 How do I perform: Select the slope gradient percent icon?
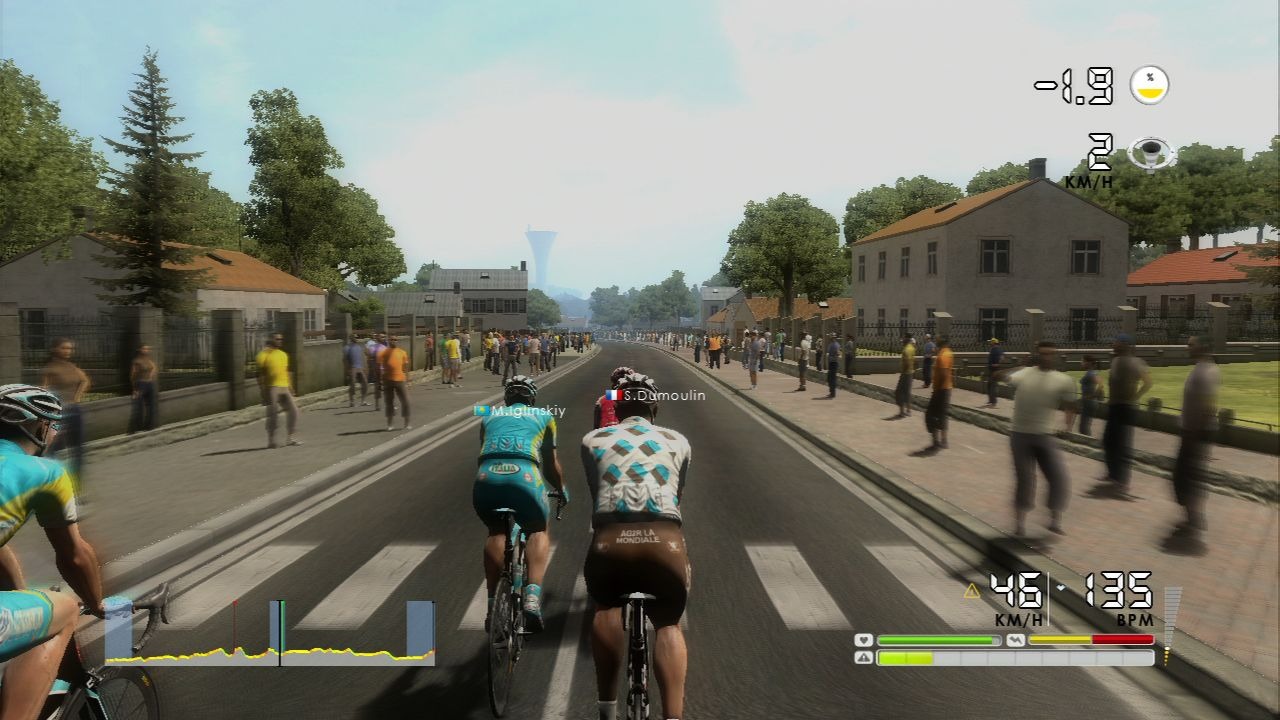[1149, 85]
